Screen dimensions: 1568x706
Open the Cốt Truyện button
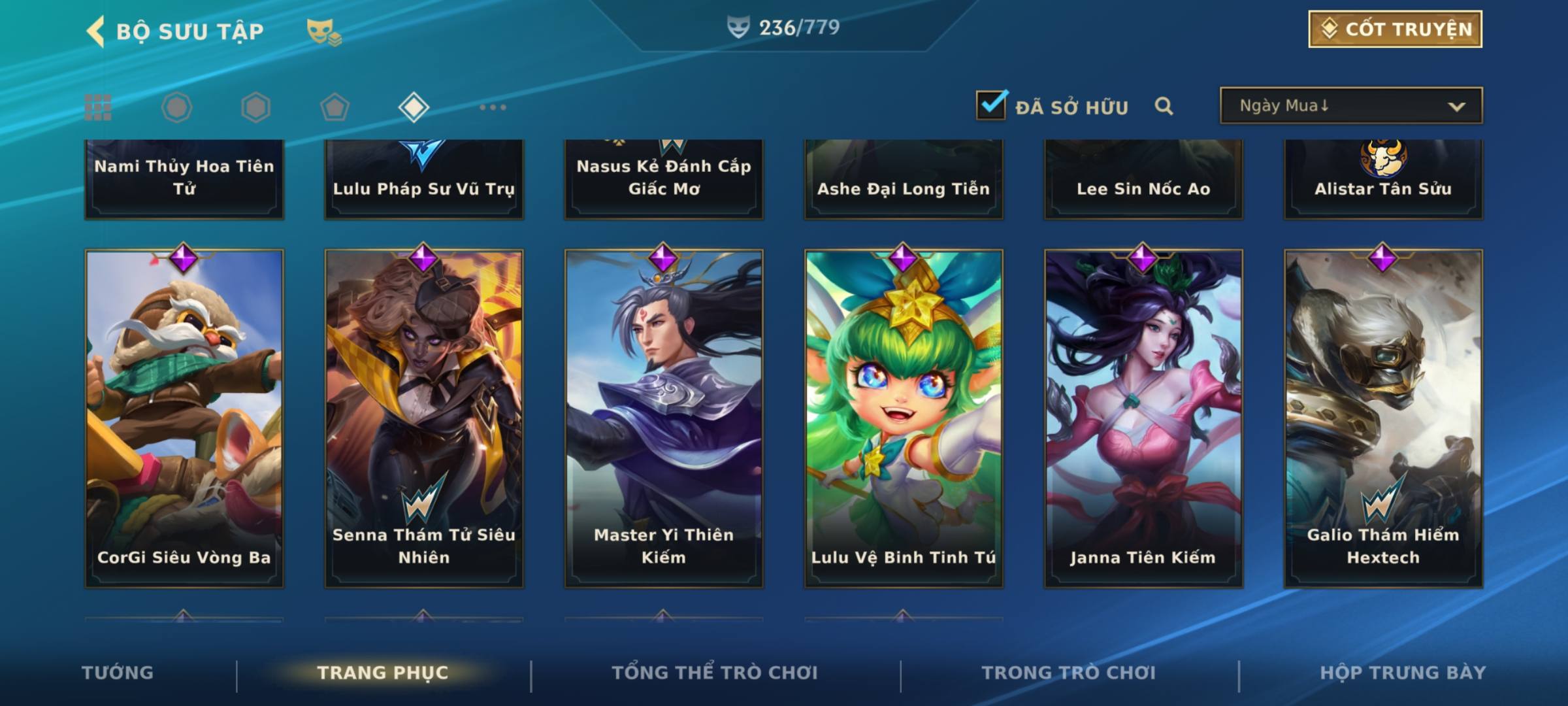(x=1395, y=29)
